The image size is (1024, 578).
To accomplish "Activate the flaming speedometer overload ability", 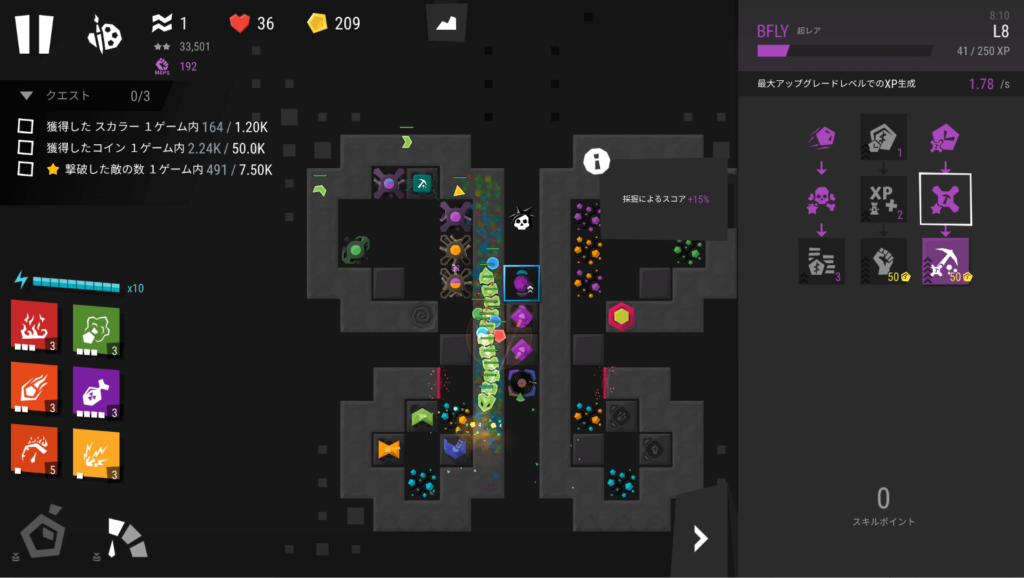I will pos(34,449).
